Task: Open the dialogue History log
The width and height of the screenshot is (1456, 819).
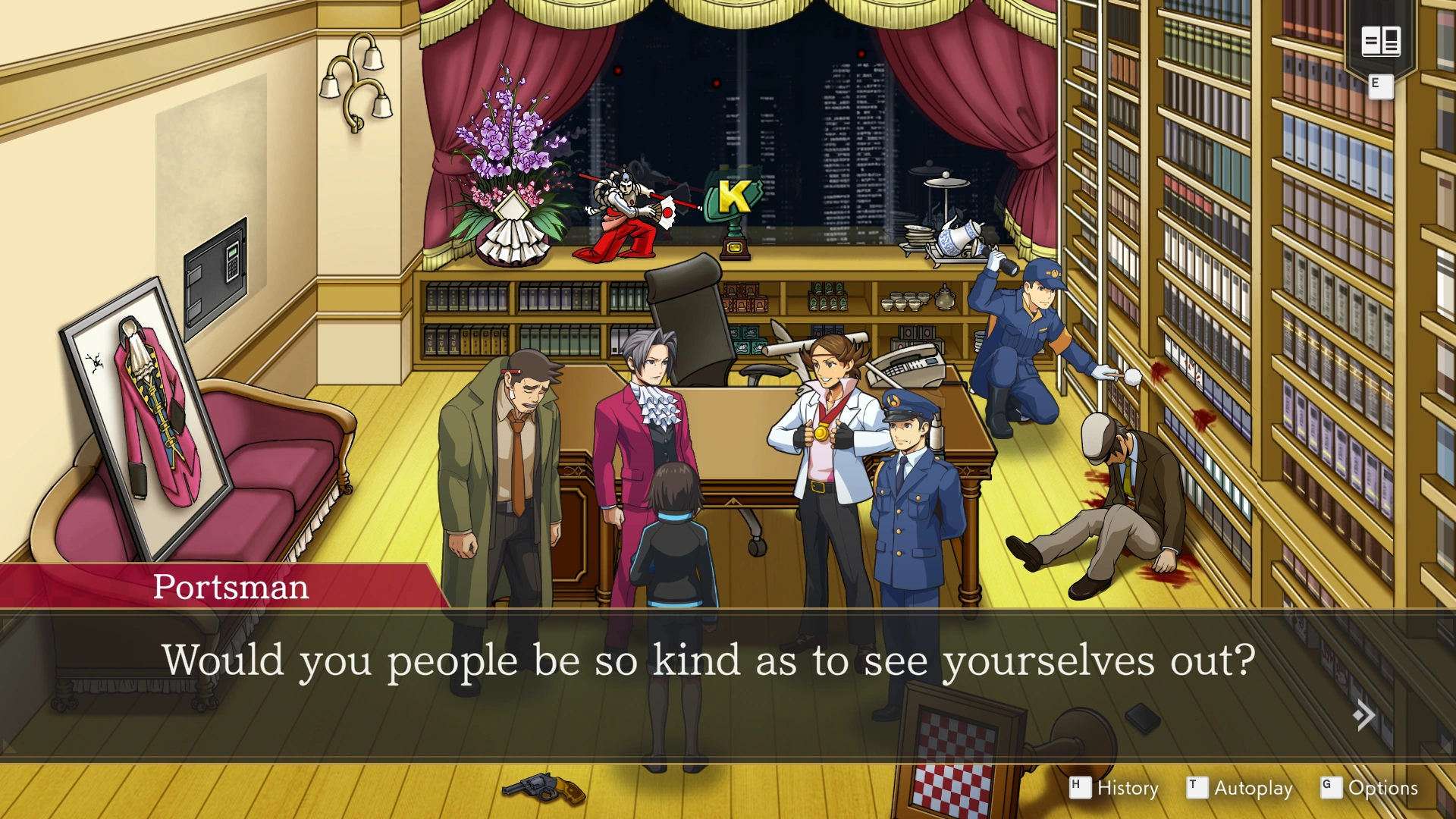Action: click(1115, 788)
